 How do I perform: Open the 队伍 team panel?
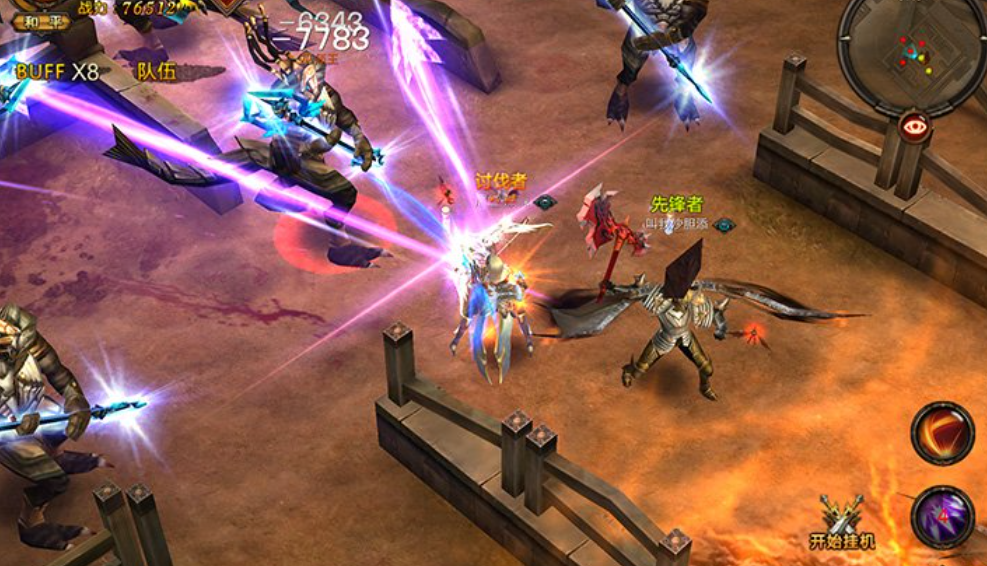click(157, 71)
